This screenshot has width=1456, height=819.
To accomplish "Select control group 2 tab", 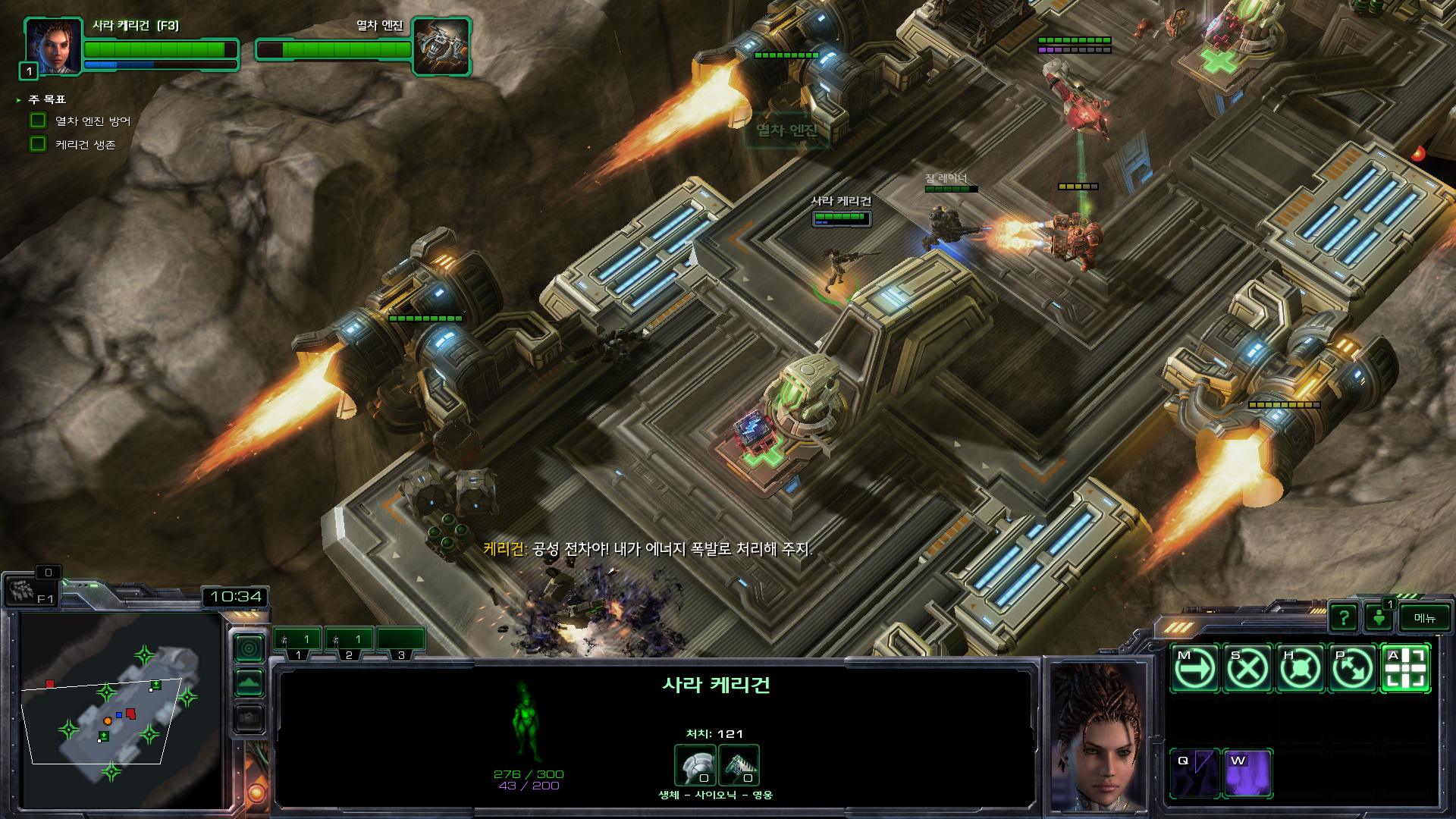I will click(x=349, y=642).
